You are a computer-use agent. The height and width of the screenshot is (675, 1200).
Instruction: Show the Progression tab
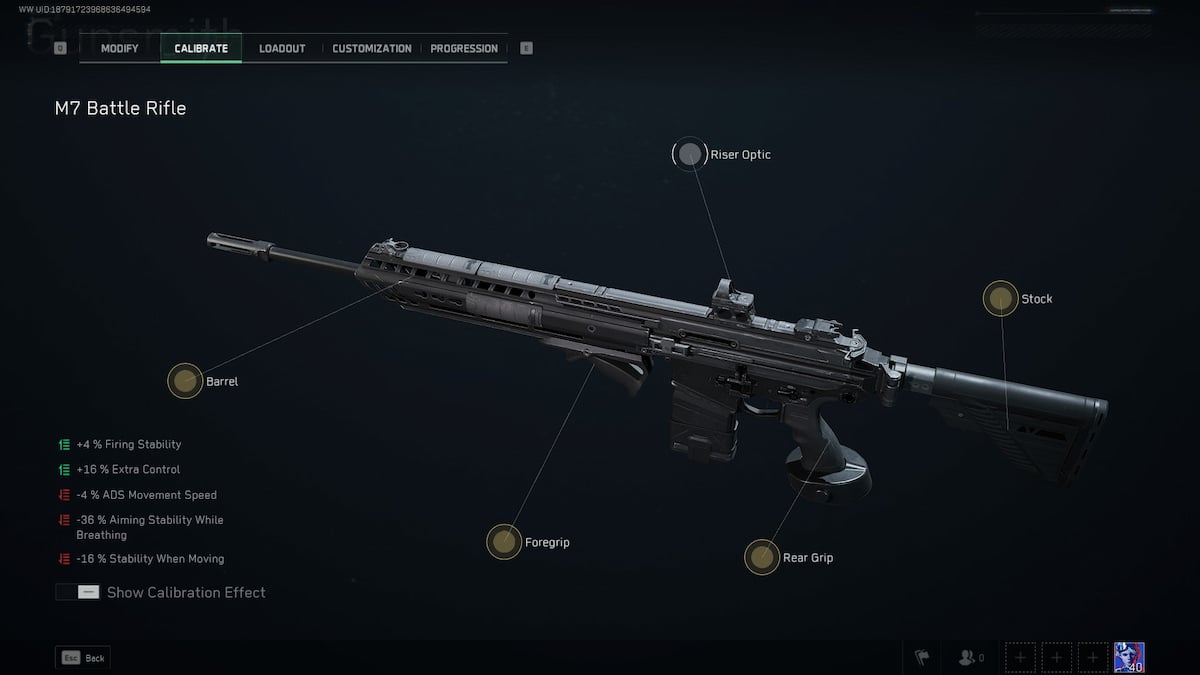click(464, 48)
